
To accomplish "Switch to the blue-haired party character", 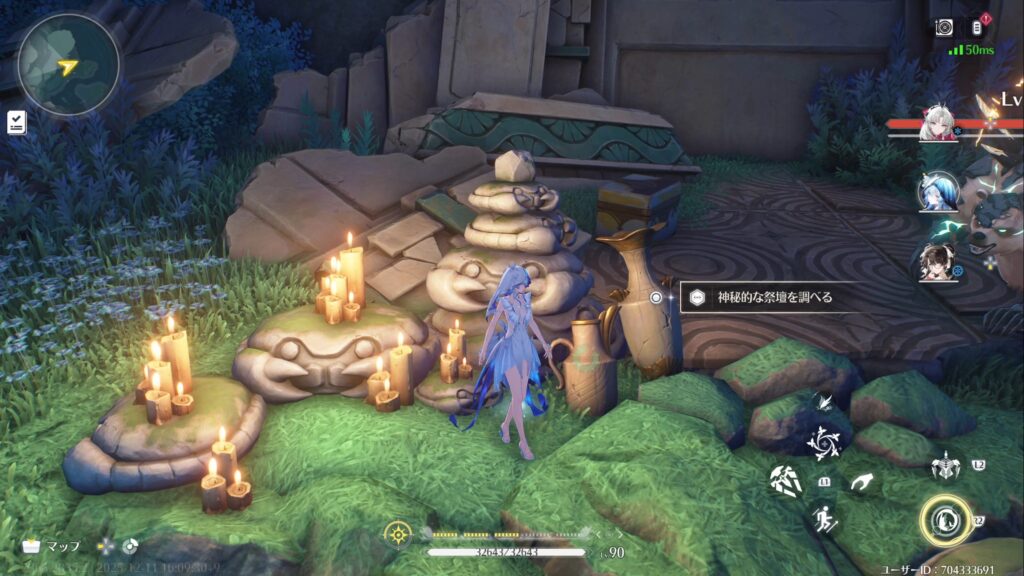I will 938,191.
